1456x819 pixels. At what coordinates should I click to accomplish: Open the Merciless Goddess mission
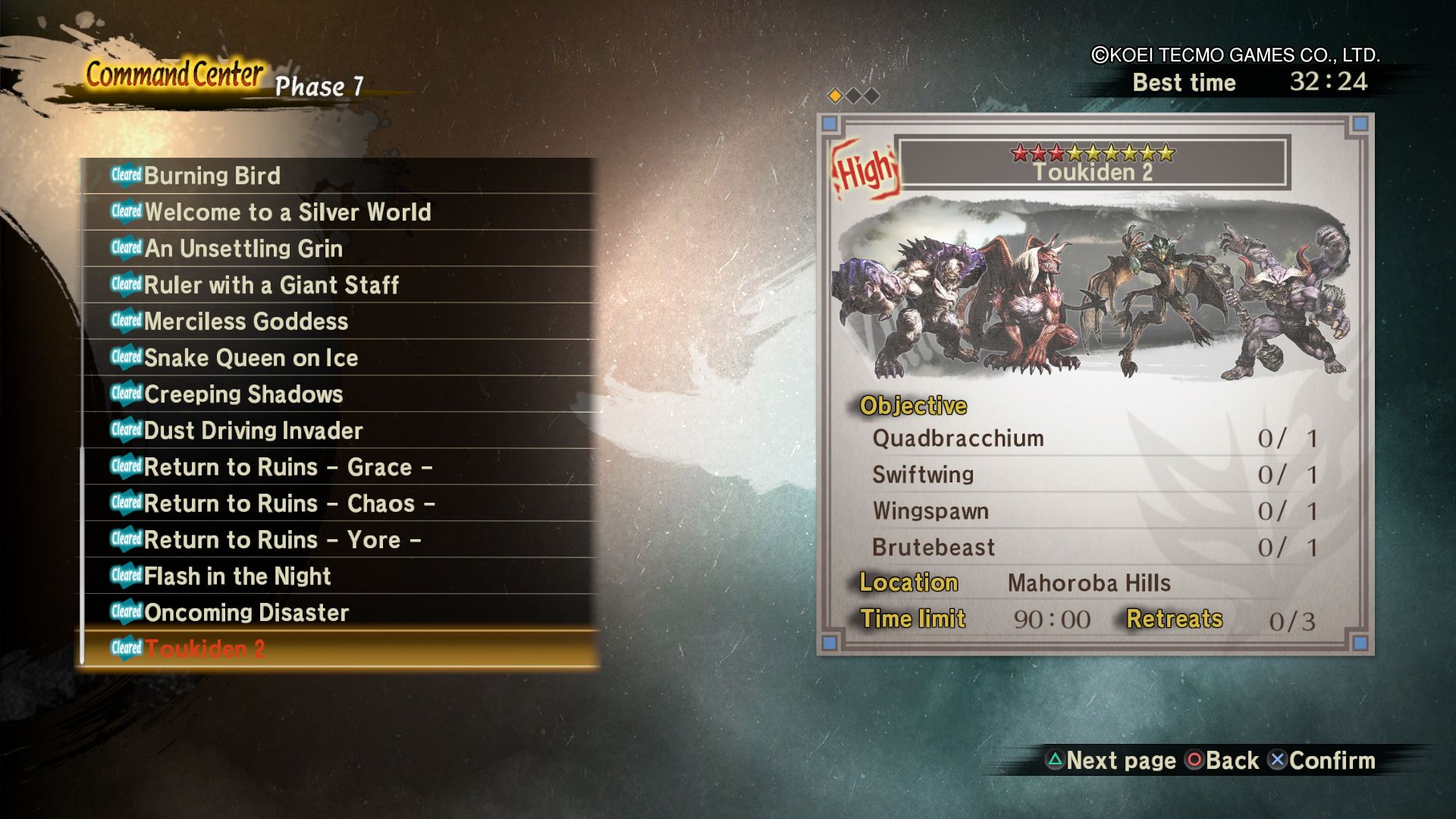coord(246,322)
